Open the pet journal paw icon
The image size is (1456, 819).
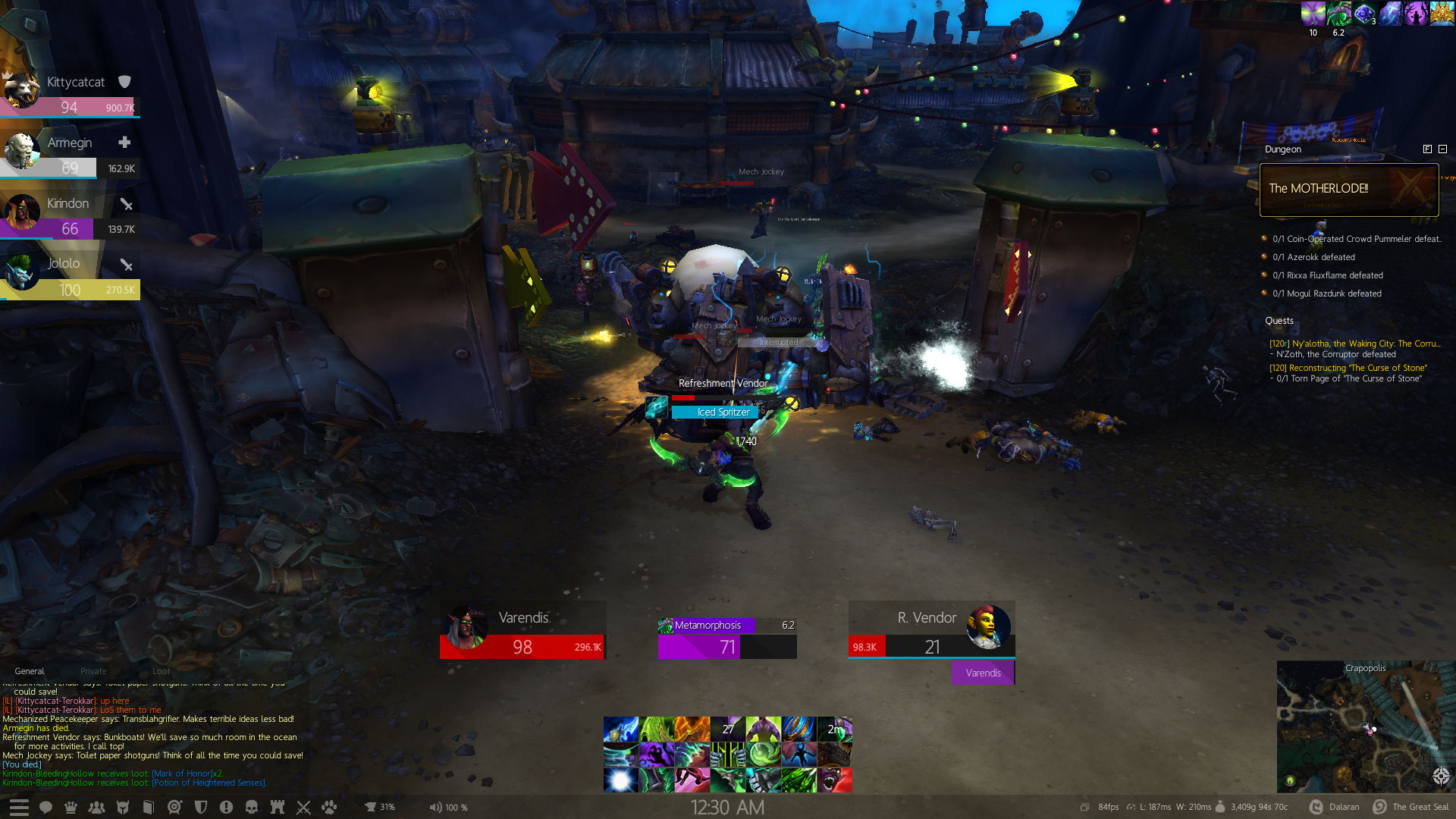328,807
